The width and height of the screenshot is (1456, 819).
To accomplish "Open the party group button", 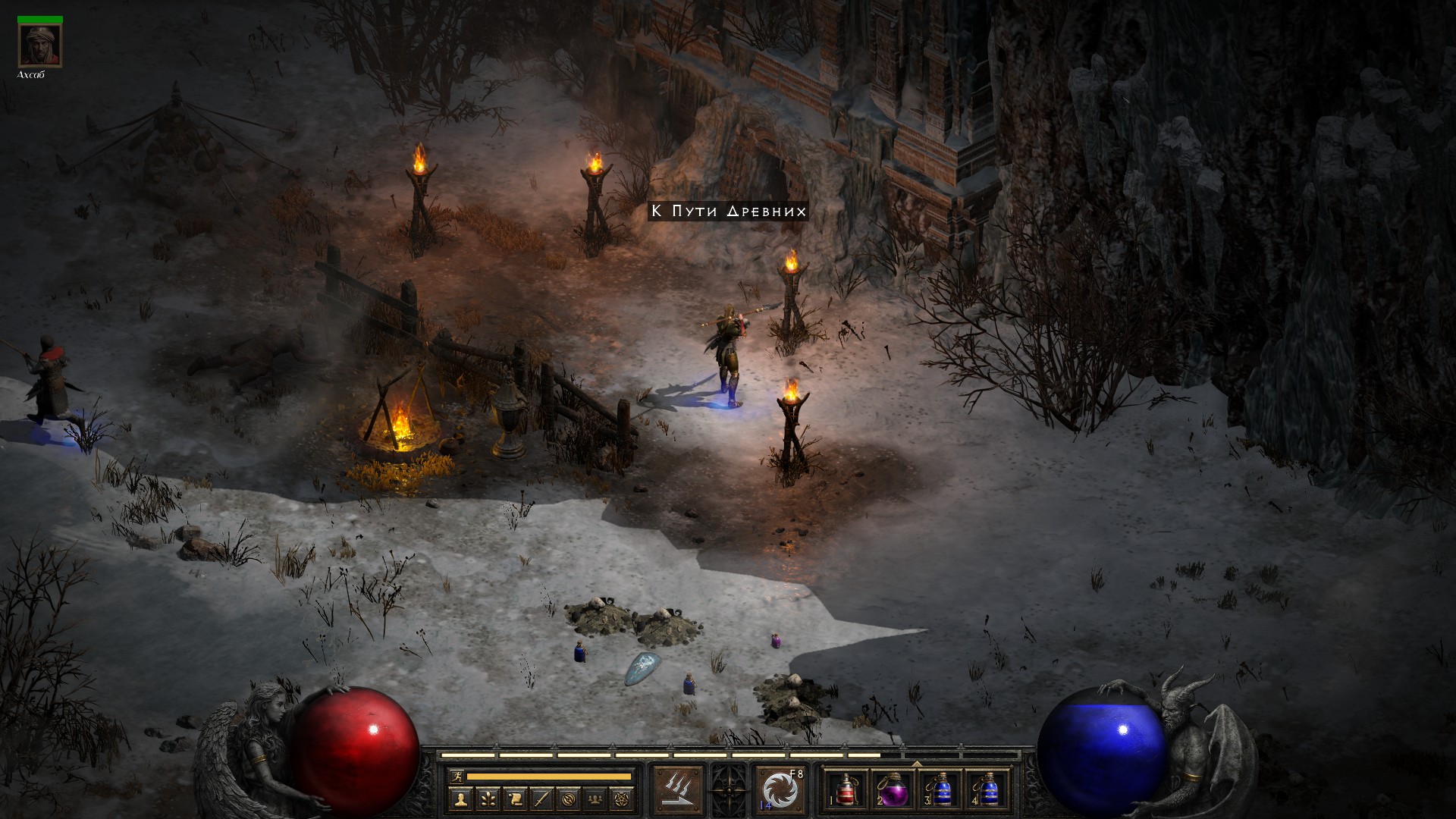I will (x=597, y=799).
